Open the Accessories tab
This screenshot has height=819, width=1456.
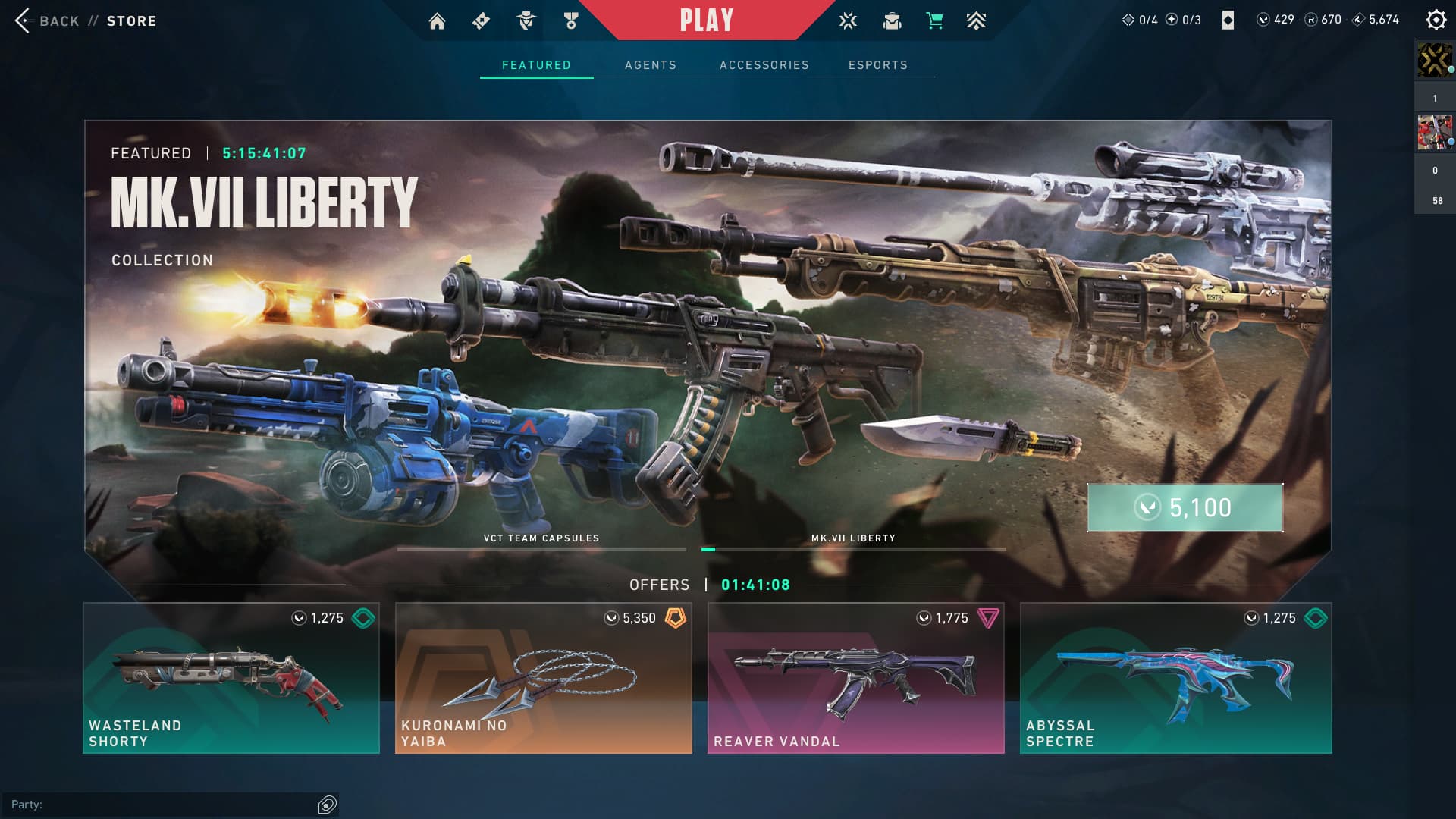tap(764, 65)
